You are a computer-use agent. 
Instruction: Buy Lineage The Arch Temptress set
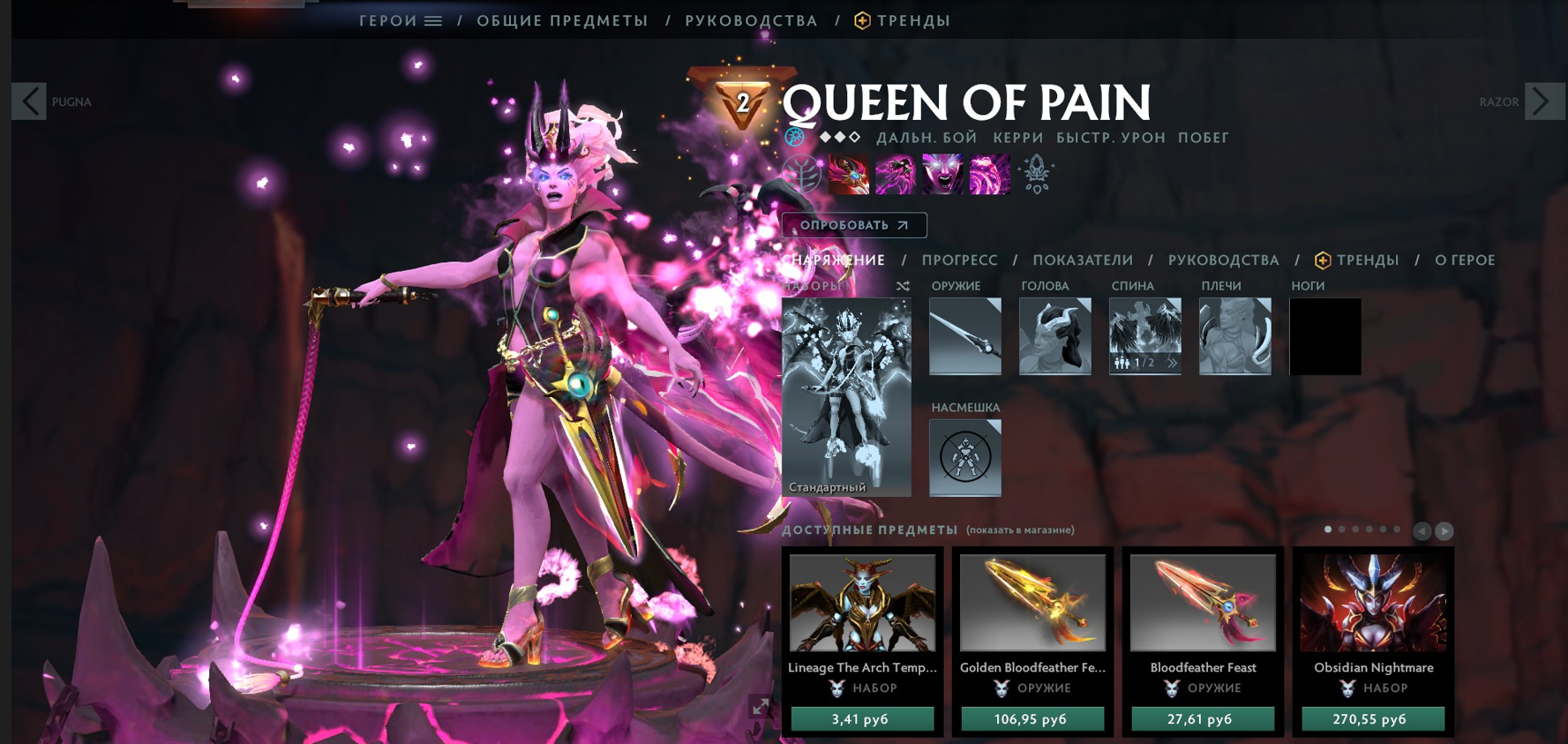861,719
